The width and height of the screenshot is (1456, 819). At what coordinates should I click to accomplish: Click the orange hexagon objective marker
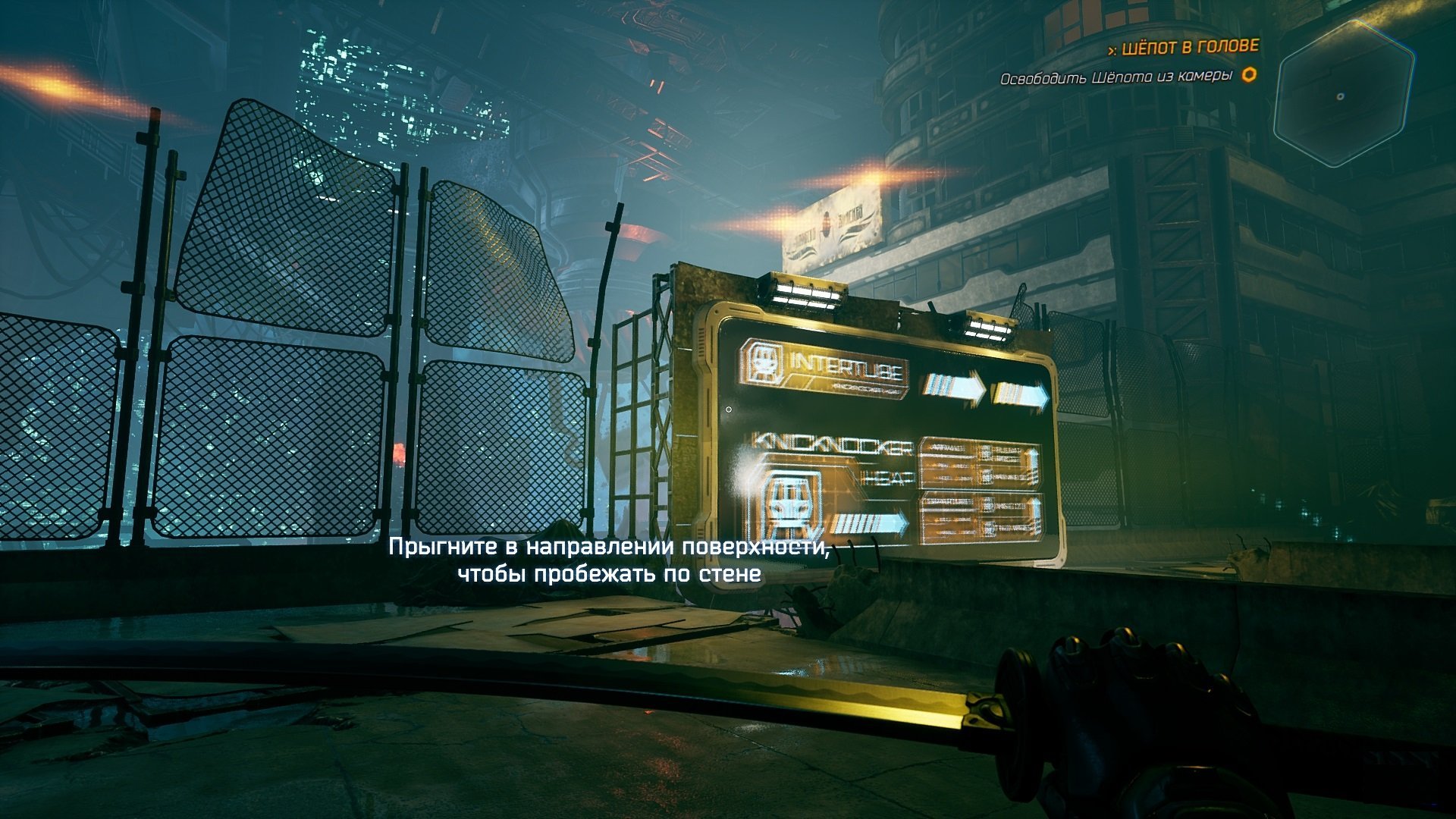click(1249, 75)
